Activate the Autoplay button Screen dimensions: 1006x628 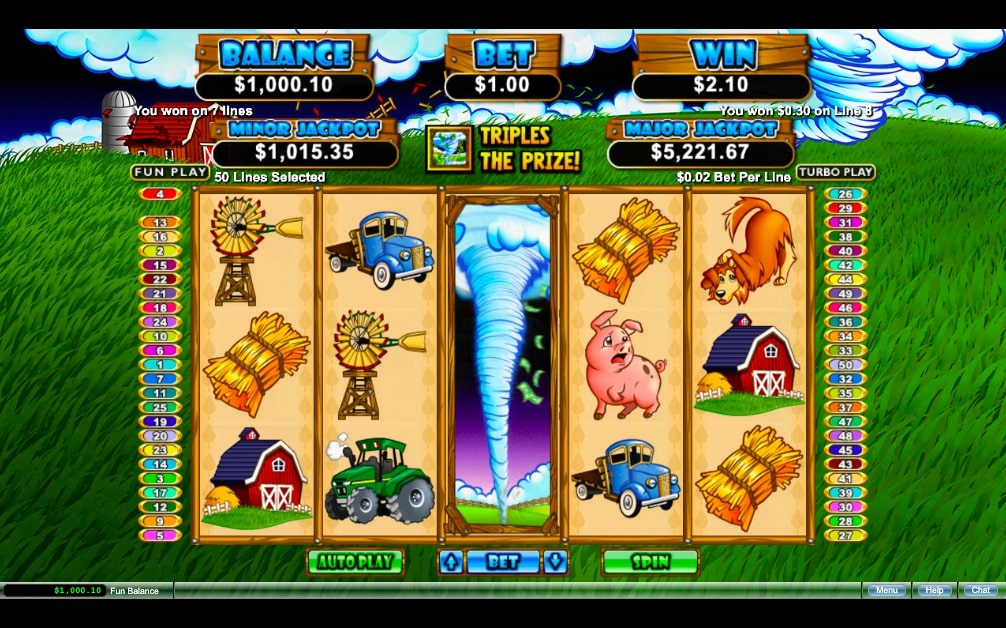354,562
